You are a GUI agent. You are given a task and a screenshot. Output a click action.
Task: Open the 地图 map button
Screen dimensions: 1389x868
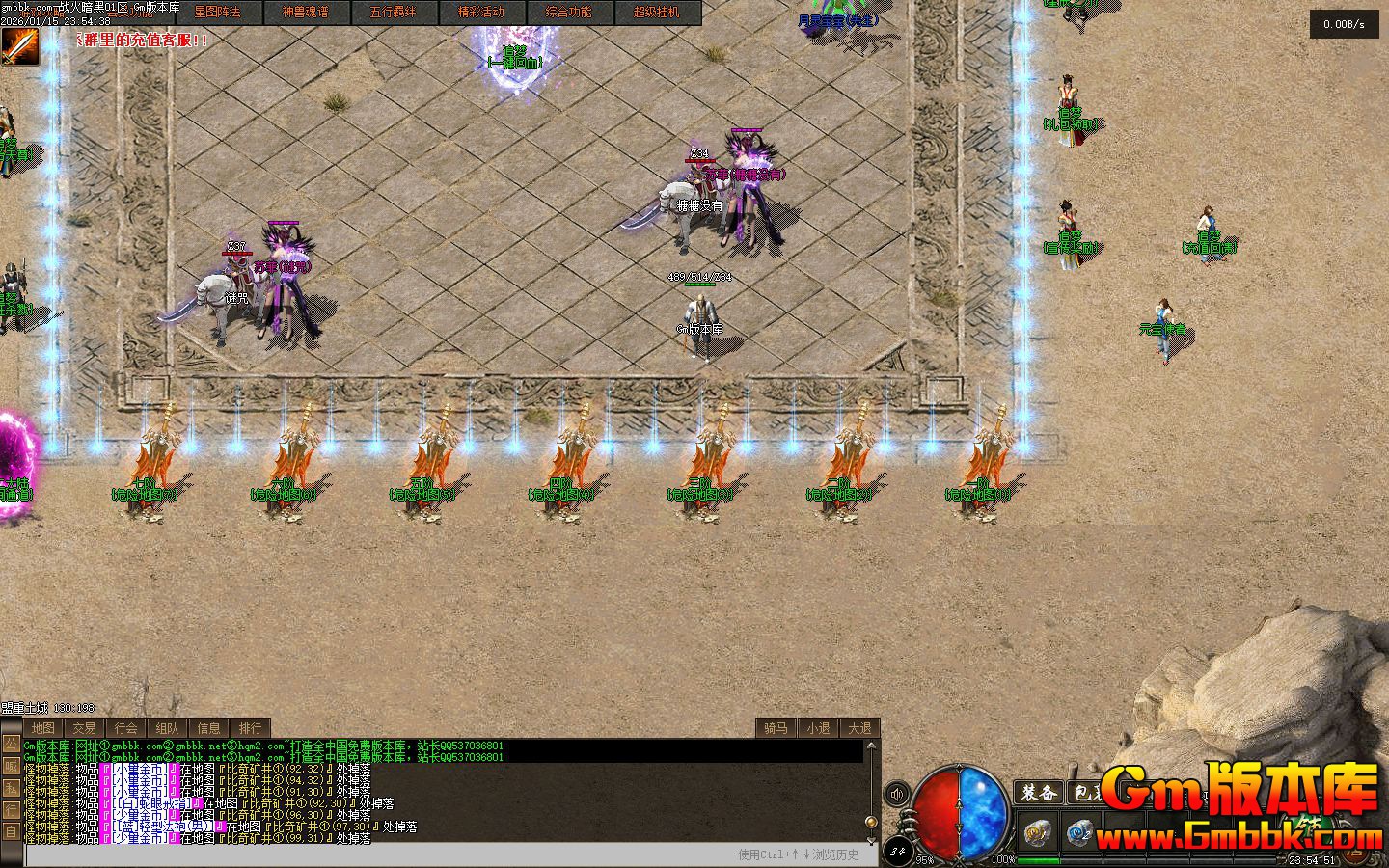pyautogui.click(x=42, y=728)
